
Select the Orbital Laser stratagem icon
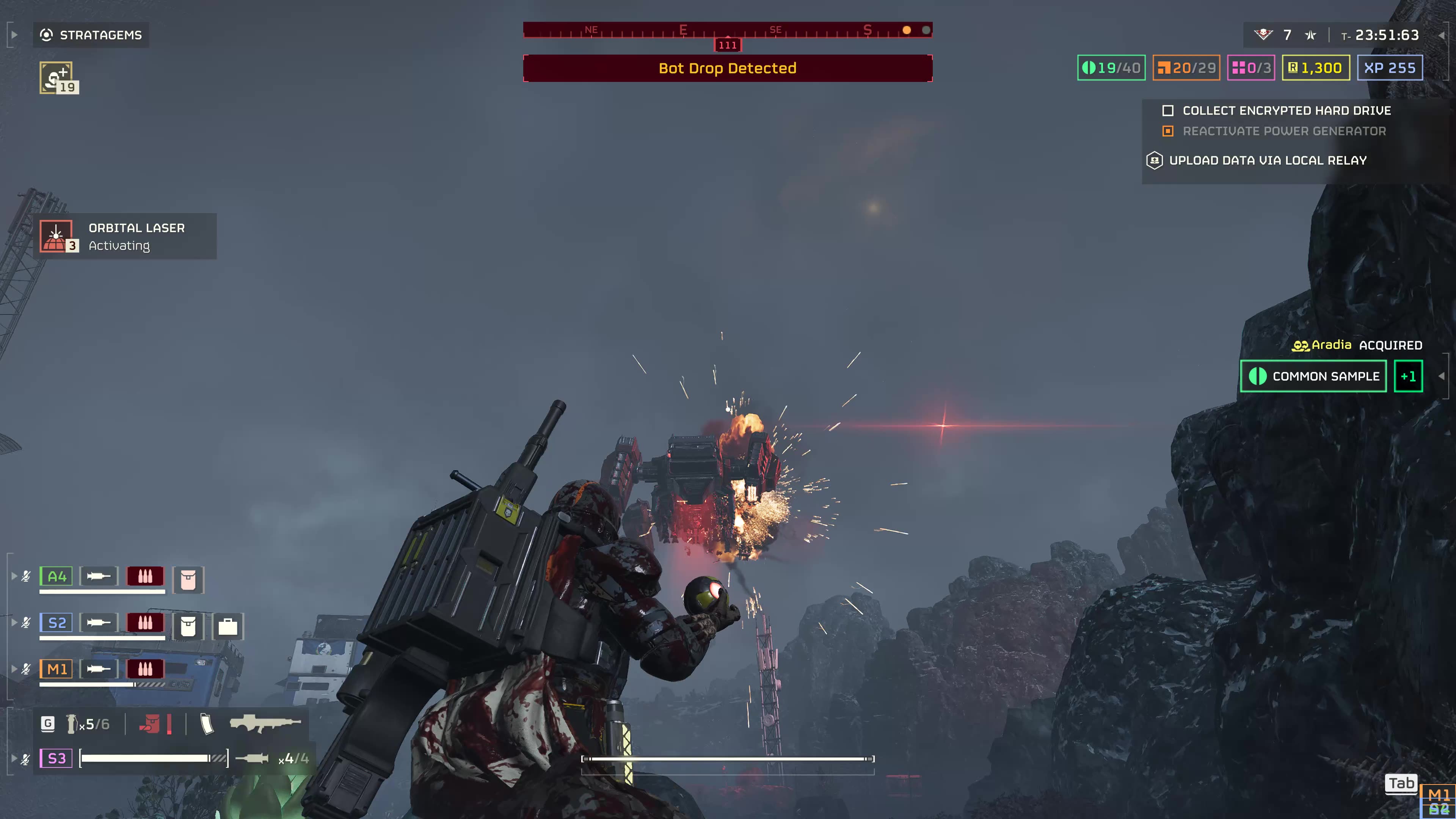[56, 236]
